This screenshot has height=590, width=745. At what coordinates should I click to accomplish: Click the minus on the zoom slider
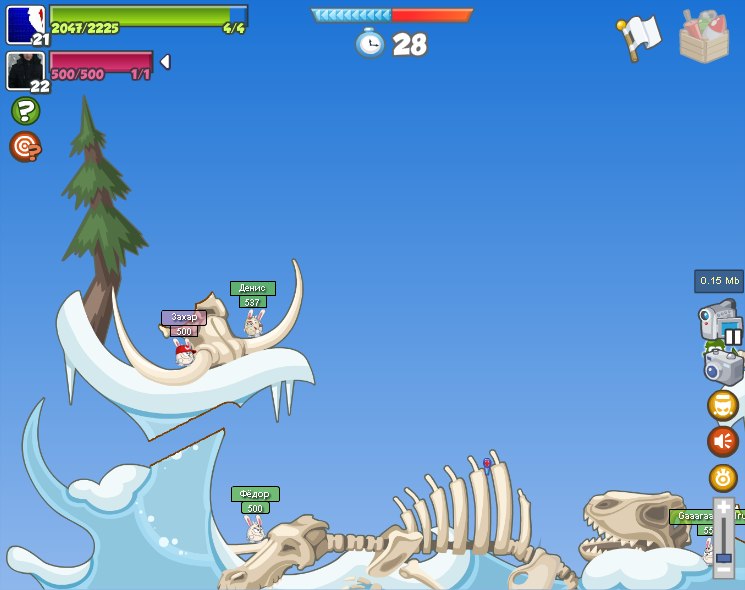coord(723,570)
